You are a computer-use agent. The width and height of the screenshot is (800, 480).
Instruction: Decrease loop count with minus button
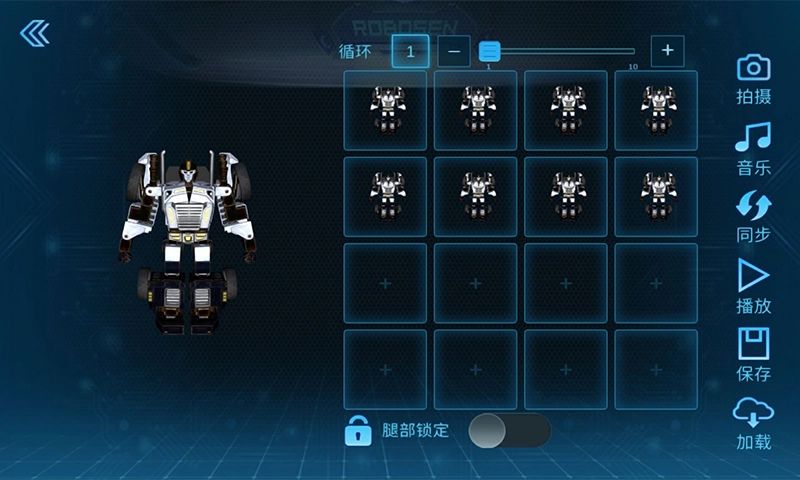coord(454,51)
